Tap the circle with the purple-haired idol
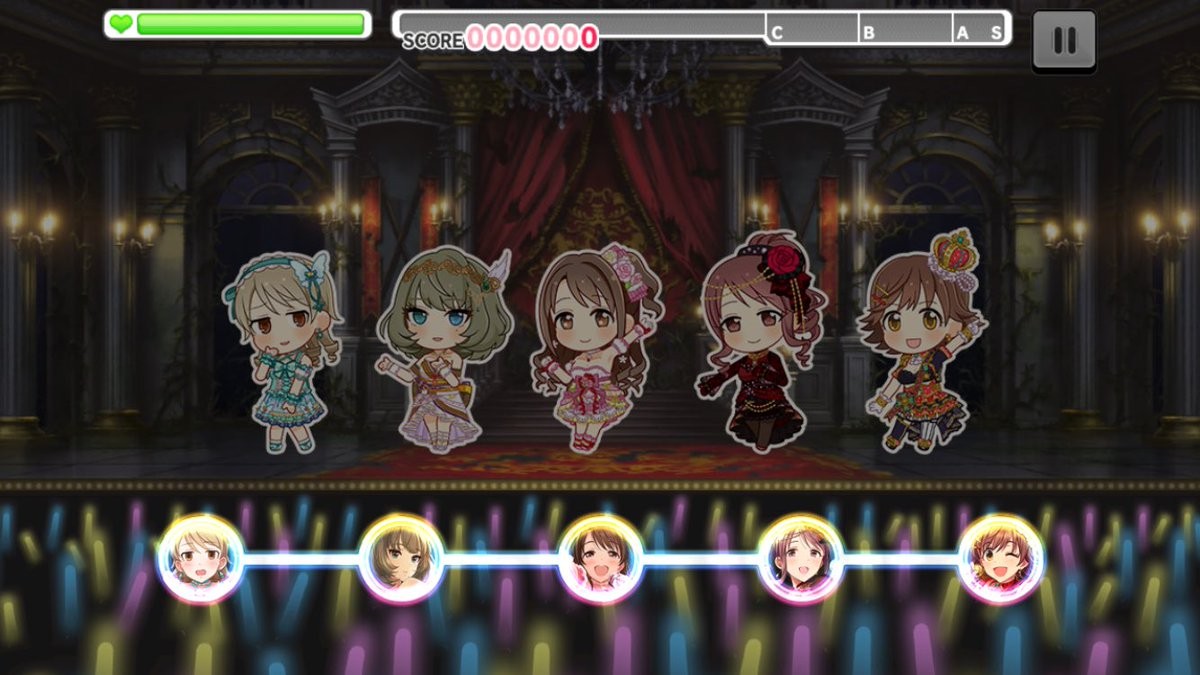Image resolution: width=1200 pixels, height=675 pixels. (x=800, y=559)
